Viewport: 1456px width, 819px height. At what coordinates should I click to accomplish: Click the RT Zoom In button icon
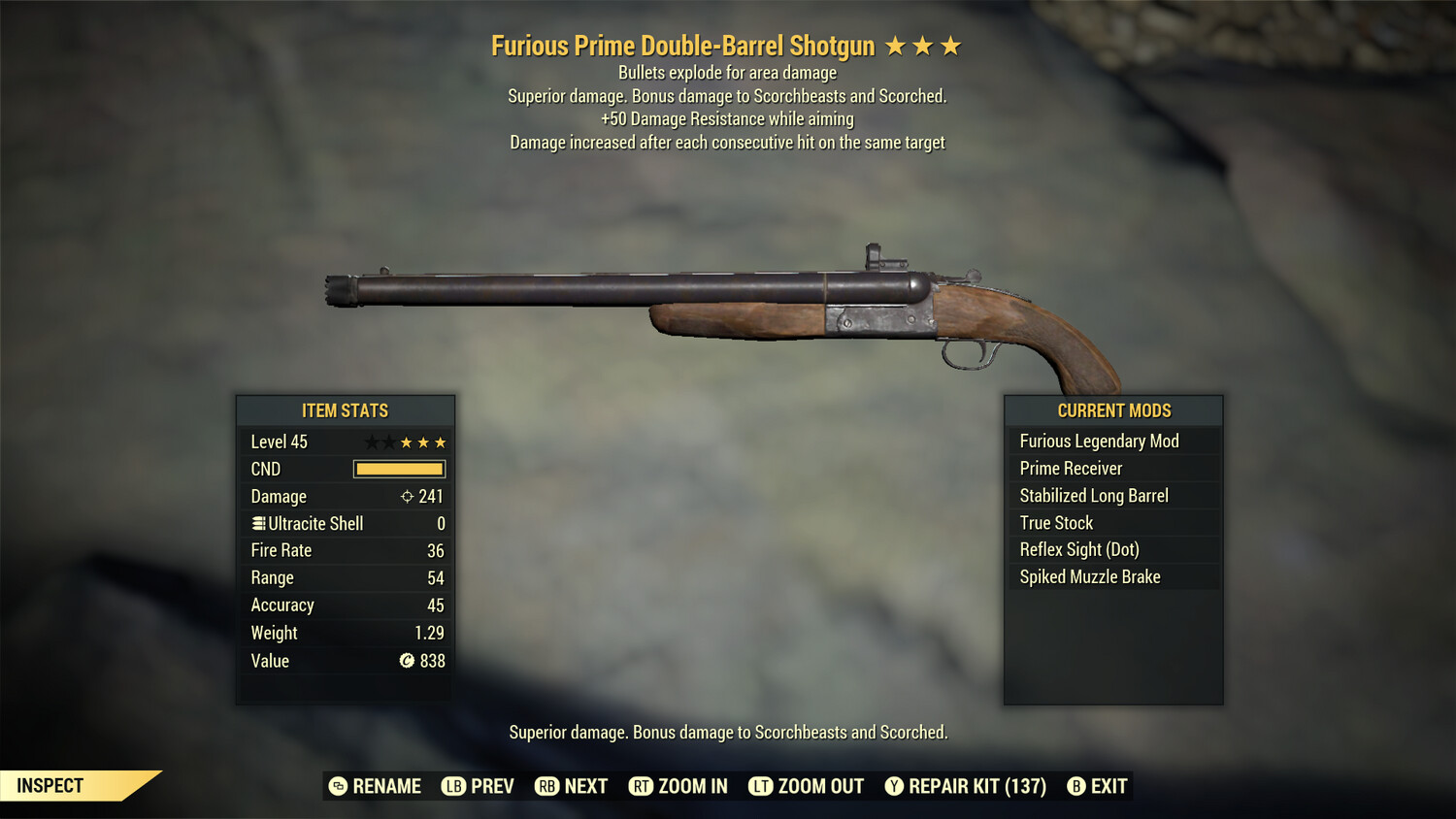coord(642,786)
